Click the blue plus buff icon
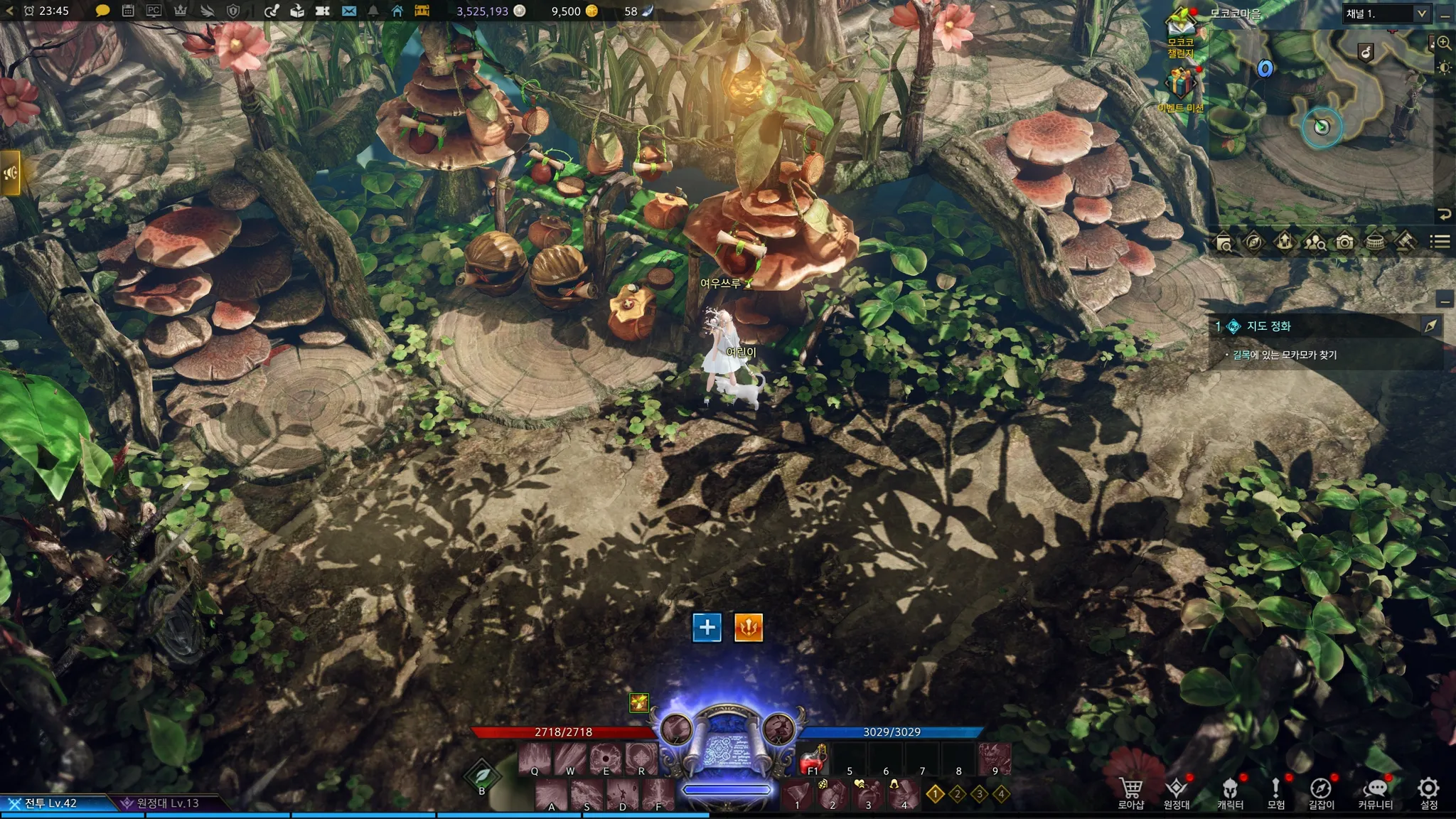Viewport: 1456px width, 819px height. [707, 627]
